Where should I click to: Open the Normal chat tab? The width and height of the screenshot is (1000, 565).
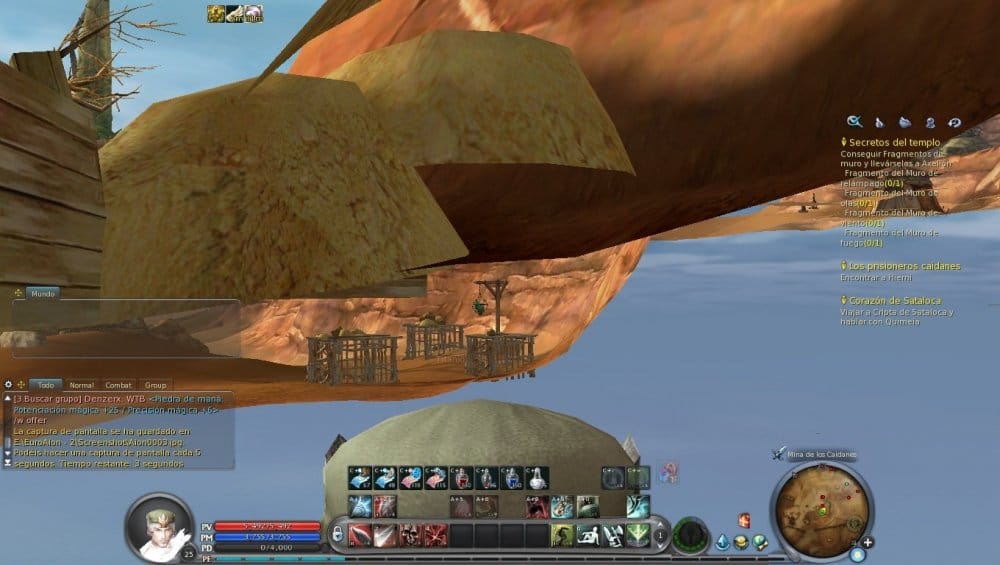click(x=82, y=384)
